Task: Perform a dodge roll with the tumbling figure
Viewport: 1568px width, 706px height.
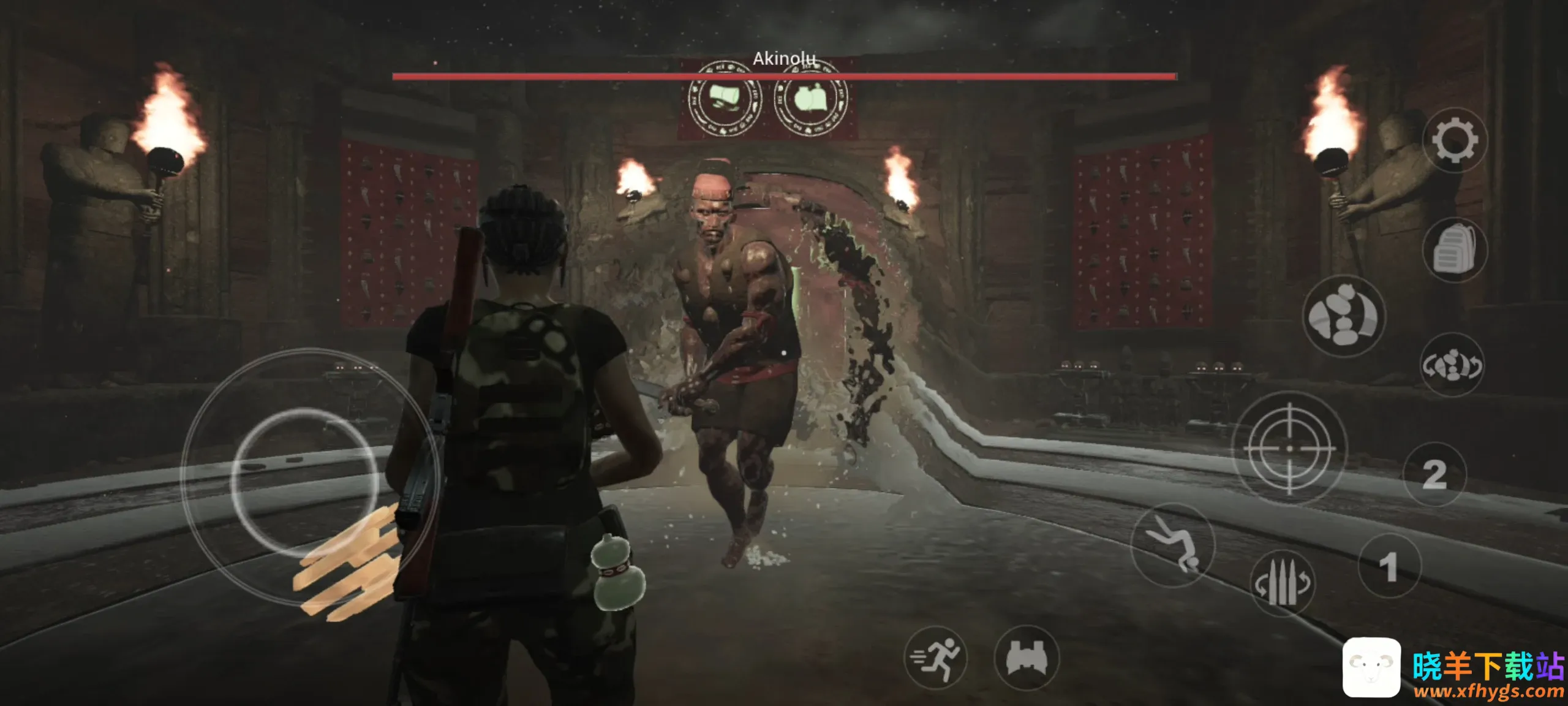Action: coord(1172,545)
